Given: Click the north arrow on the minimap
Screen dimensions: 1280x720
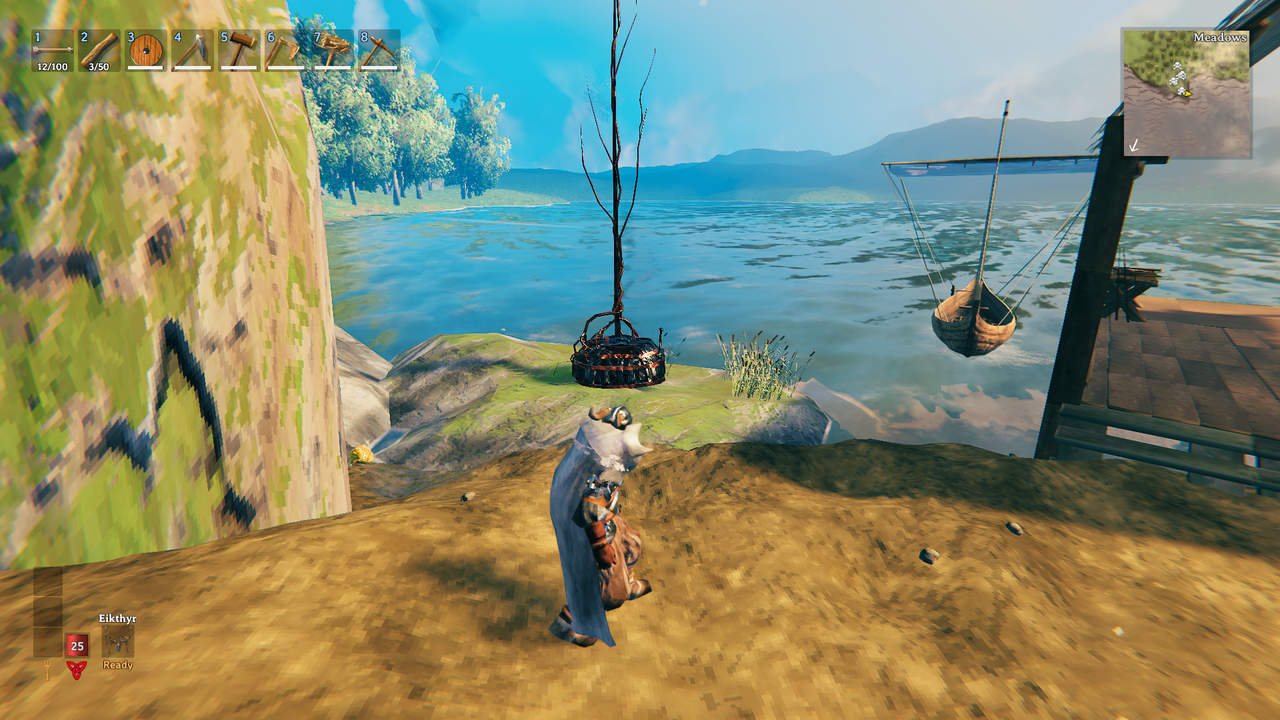Looking at the screenshot, I should click(1133, 145).
